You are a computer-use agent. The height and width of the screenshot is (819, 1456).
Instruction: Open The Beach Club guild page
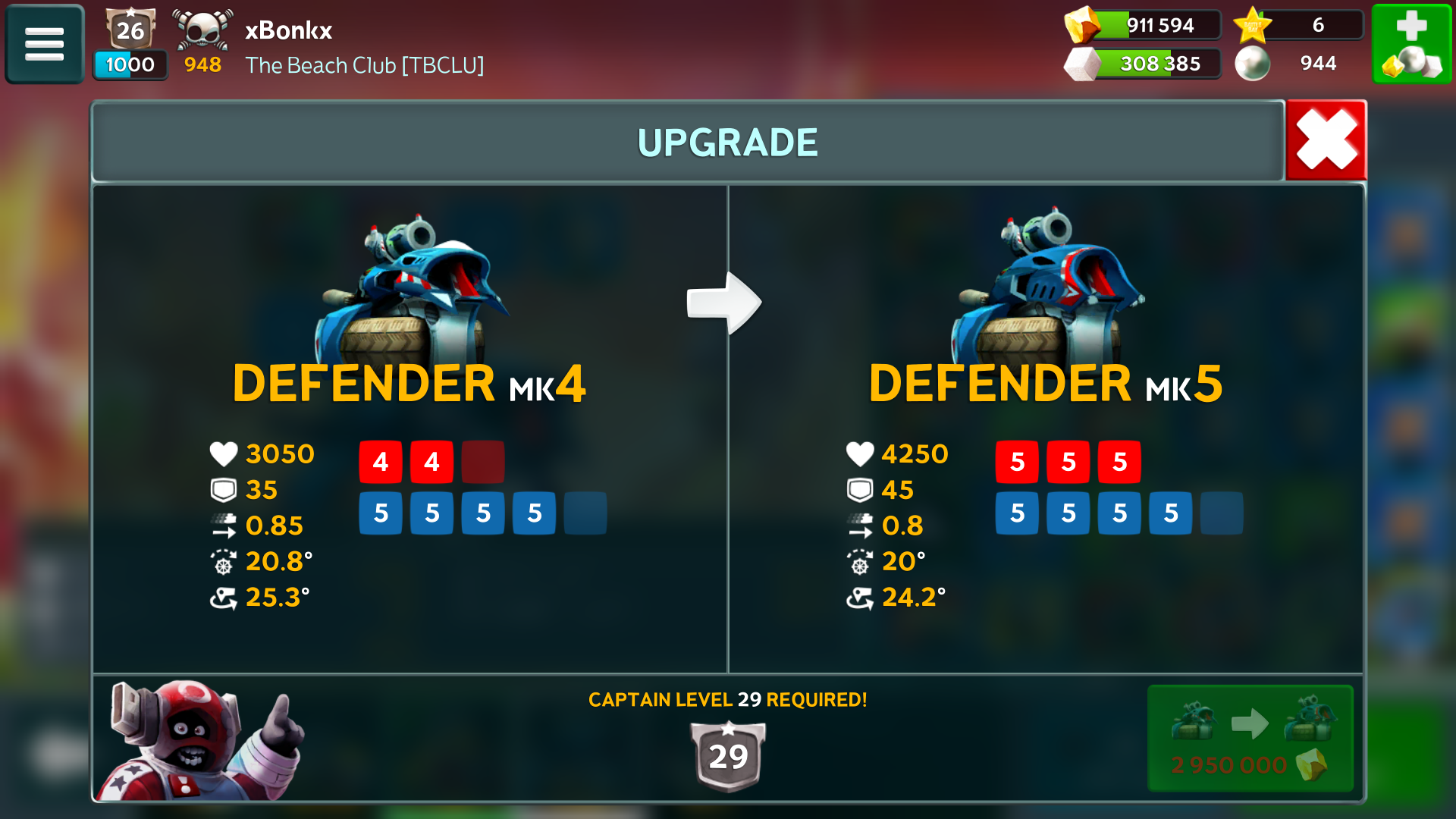coord(364,65)
